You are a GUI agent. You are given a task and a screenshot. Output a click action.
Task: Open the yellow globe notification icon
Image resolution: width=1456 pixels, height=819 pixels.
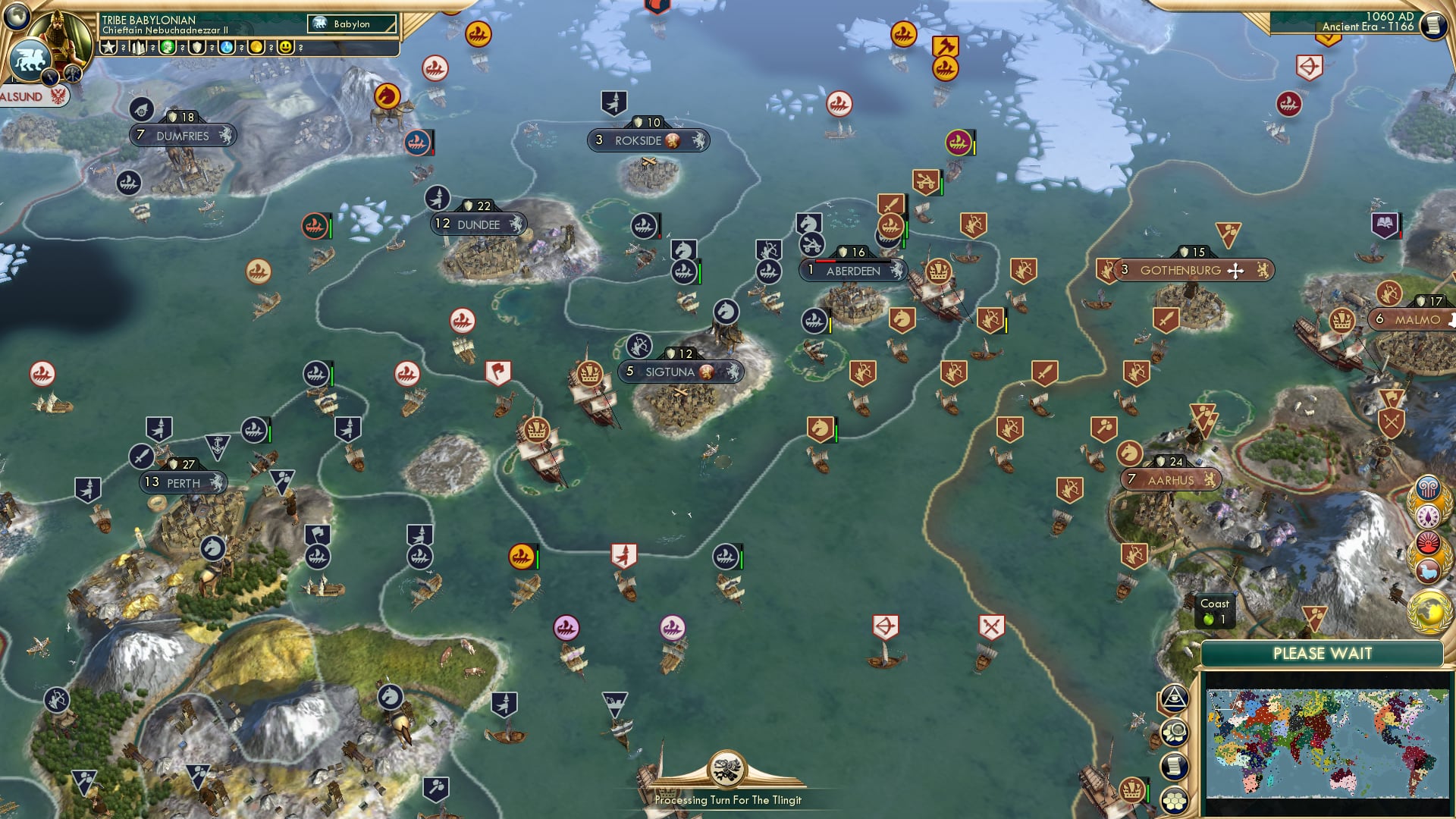(x=1429, y=611)
